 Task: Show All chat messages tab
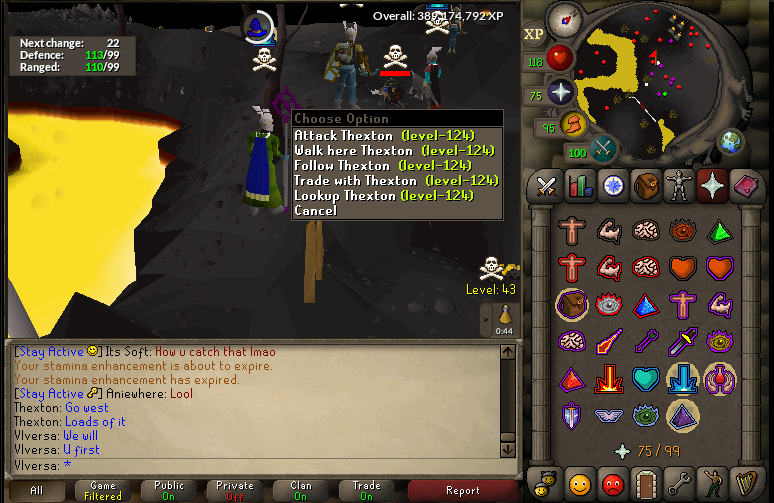(x=37, y=491)
